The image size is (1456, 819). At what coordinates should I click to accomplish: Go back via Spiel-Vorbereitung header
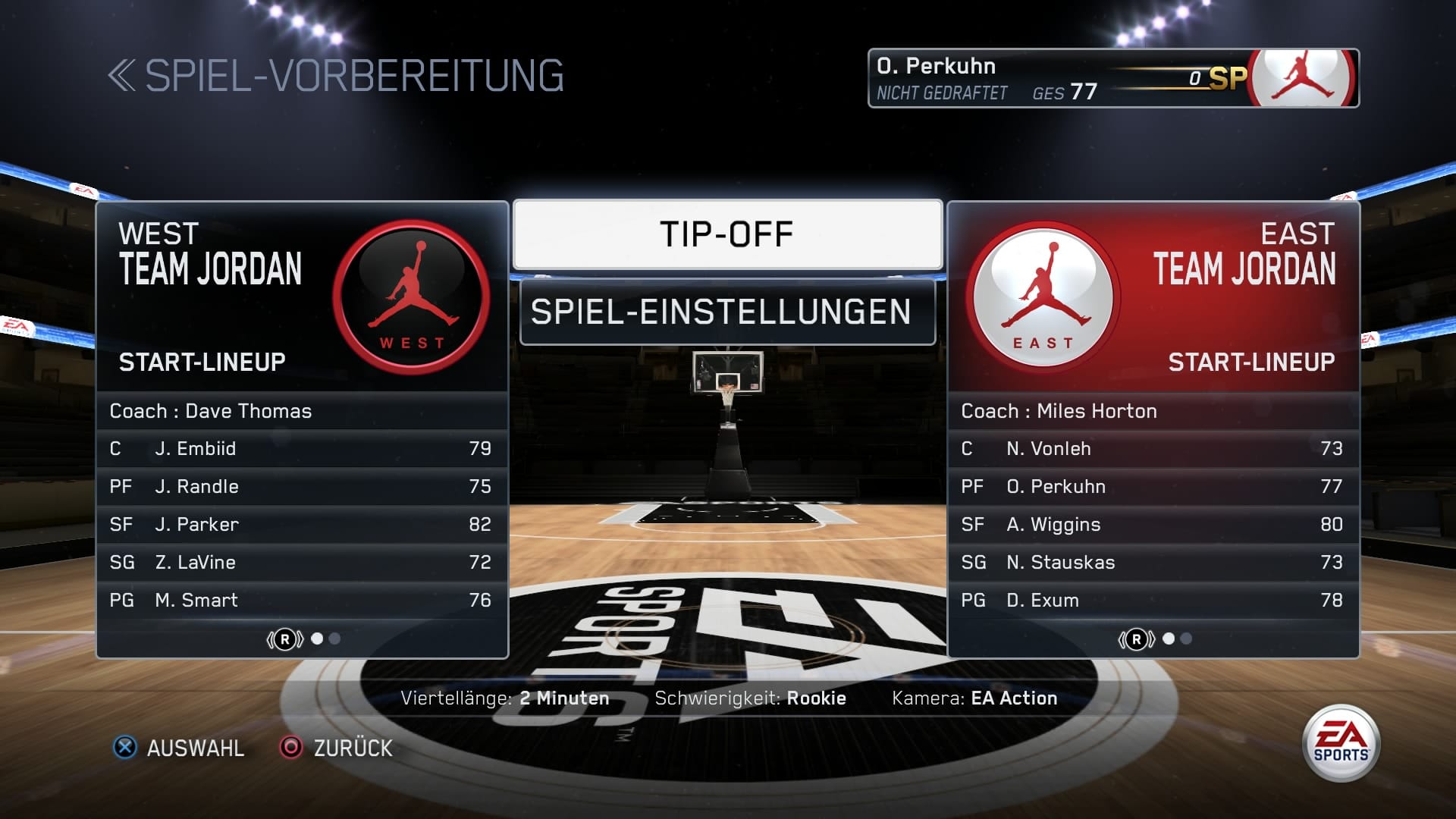click(x=336, y=76)
